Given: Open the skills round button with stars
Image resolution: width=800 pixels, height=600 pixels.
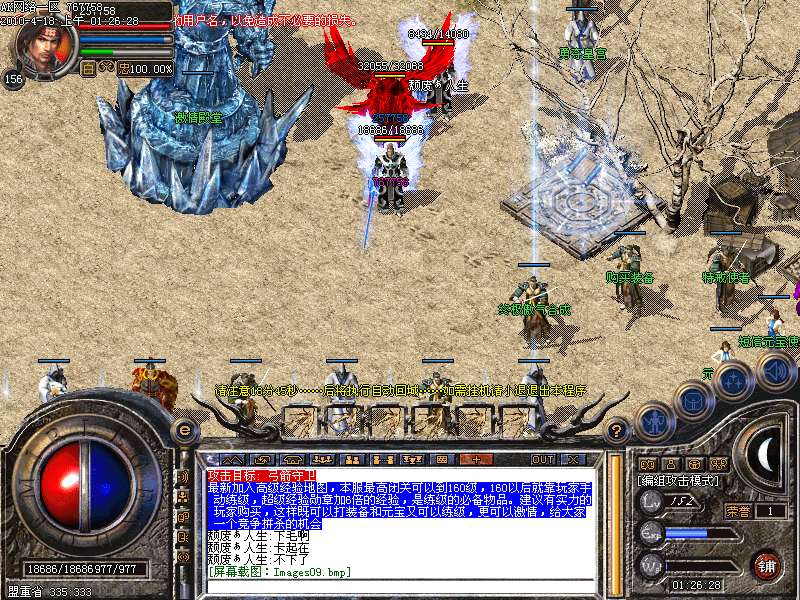Looking at the screenshot, I should 734,380.
